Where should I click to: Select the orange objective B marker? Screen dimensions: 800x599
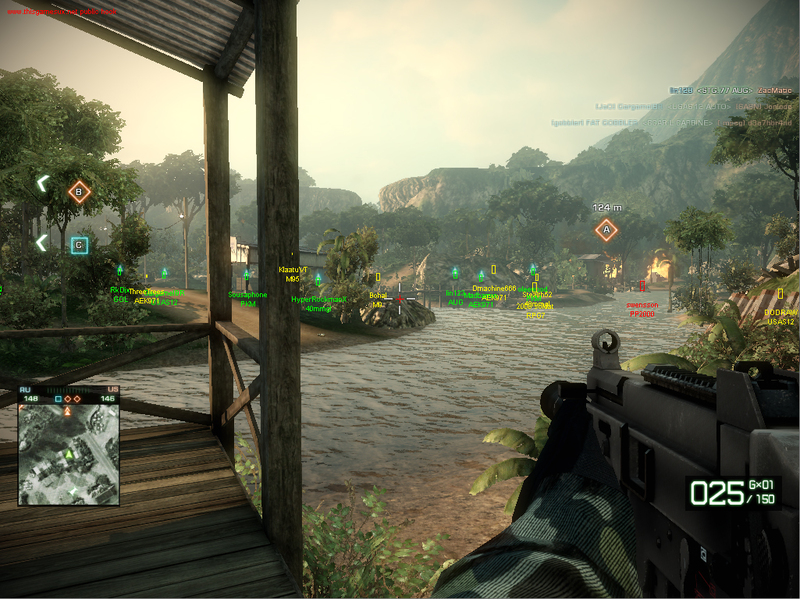[x=79, y=191]
